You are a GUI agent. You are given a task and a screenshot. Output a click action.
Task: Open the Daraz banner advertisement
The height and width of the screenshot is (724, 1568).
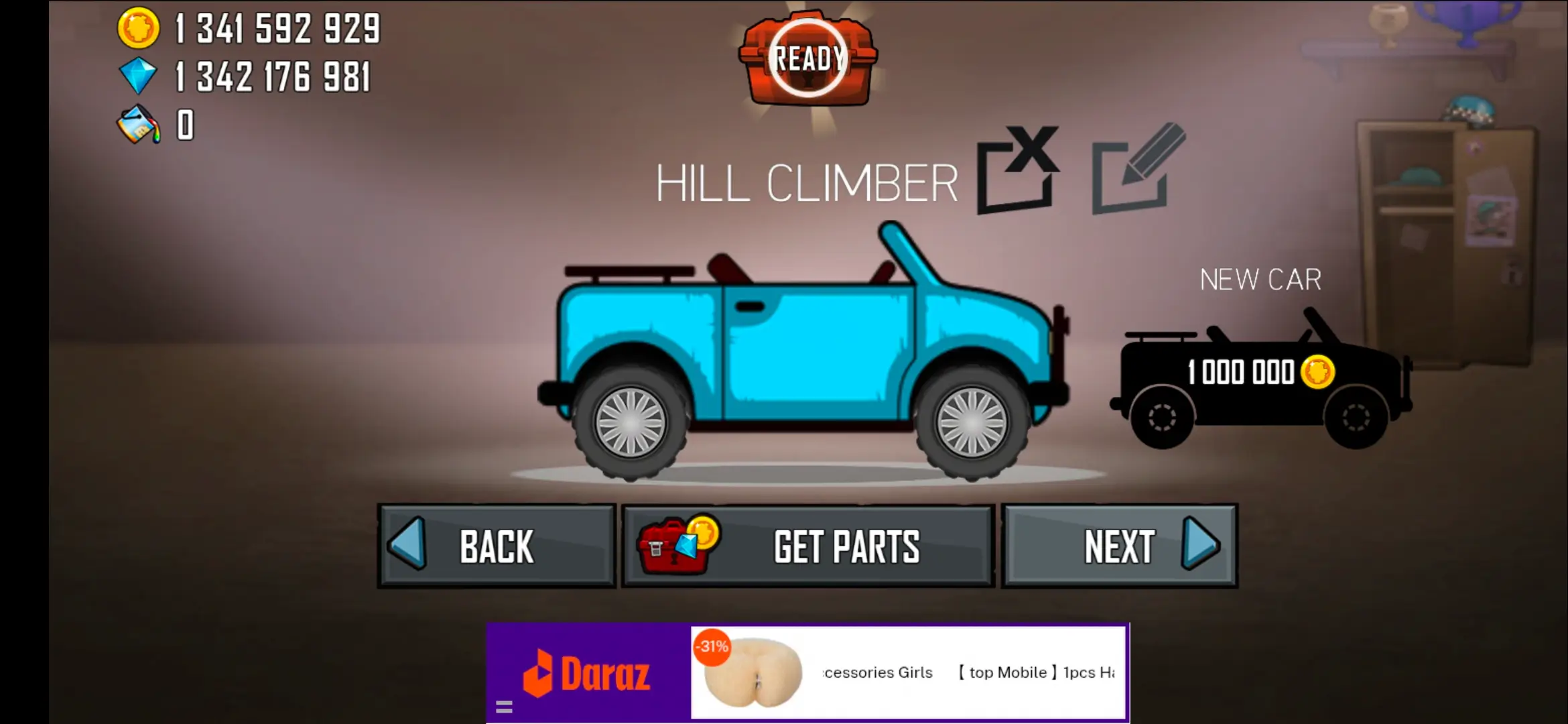point(807,672)
